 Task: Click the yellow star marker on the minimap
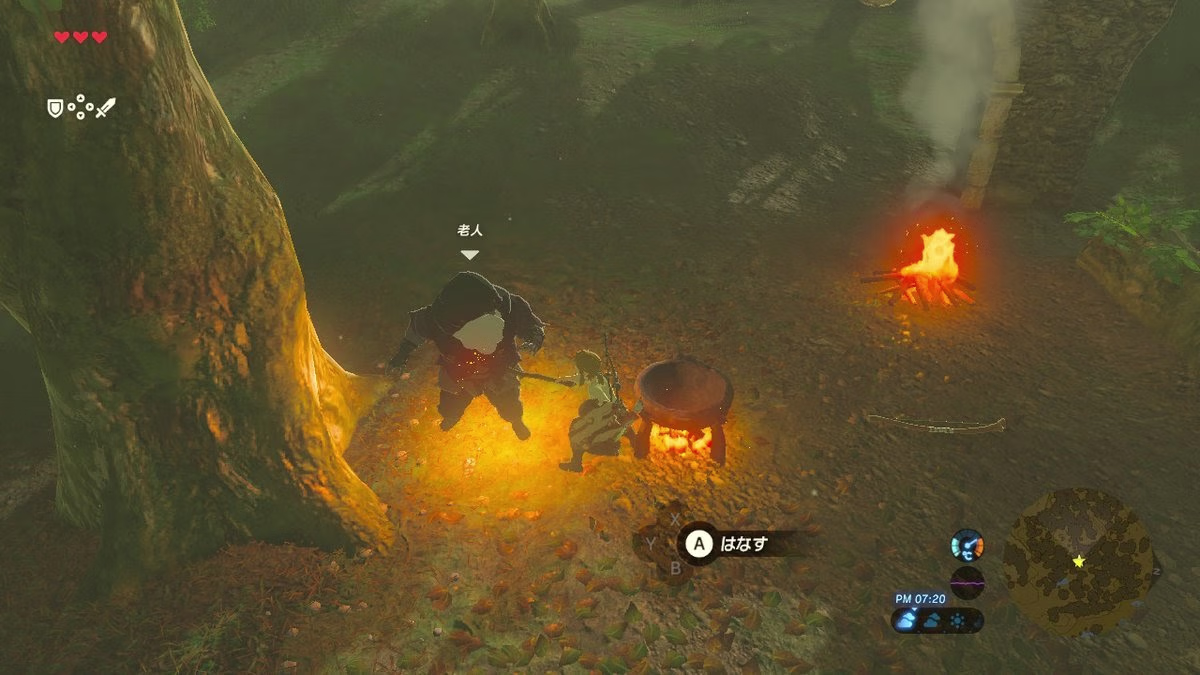[x=1078, y=561]
